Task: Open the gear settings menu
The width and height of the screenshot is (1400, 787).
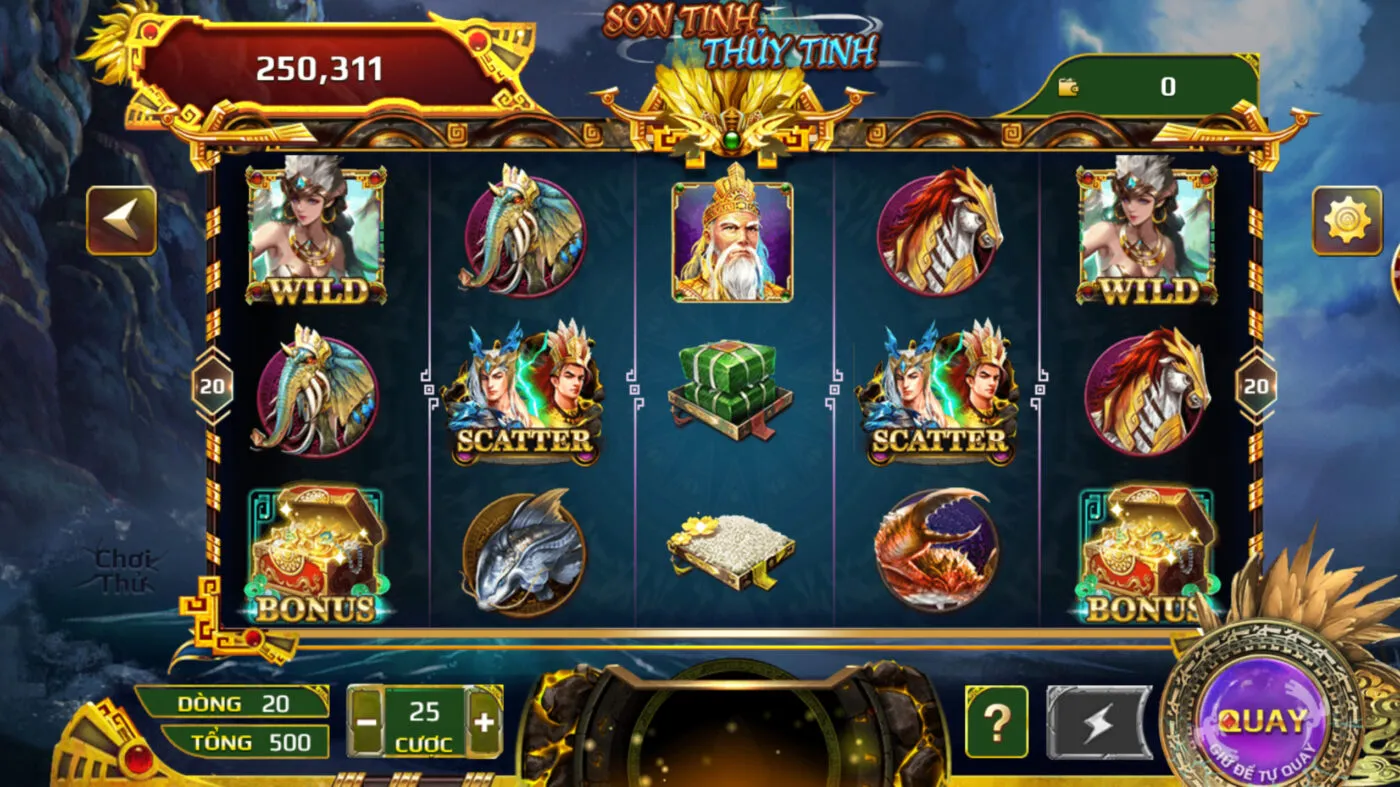Action: (1346, 220)
